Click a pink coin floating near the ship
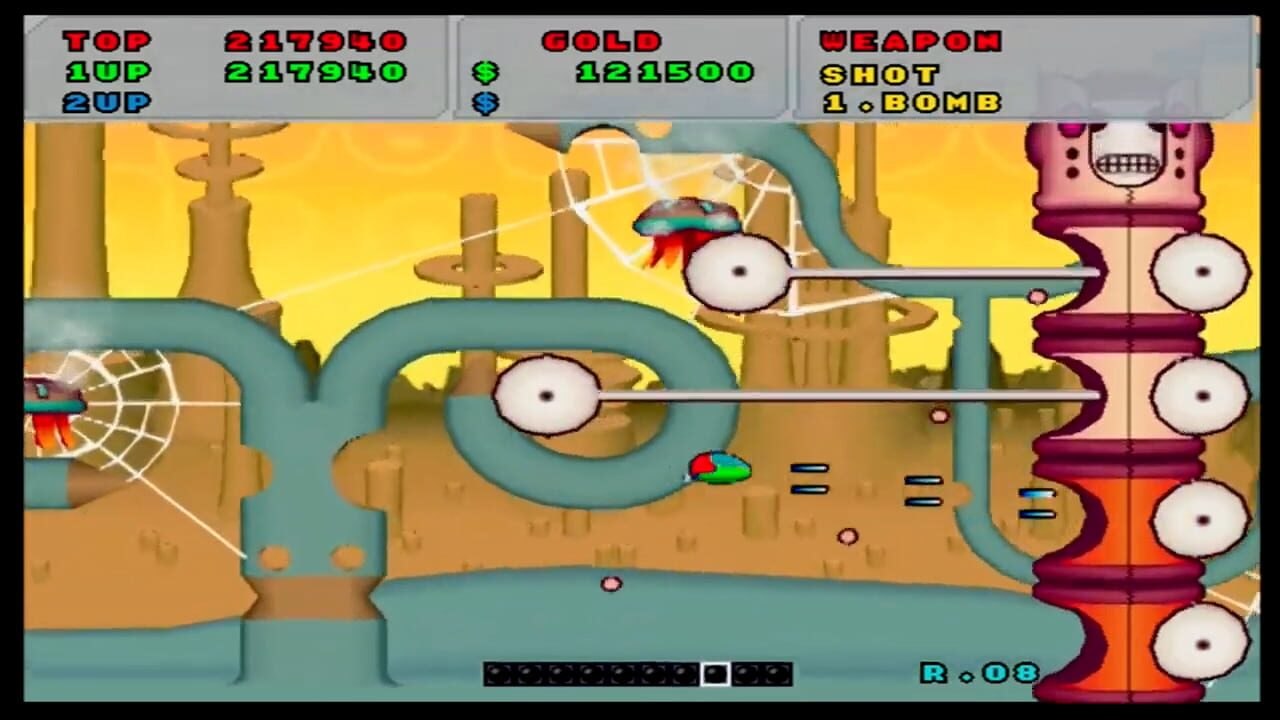 pos(848,537)
